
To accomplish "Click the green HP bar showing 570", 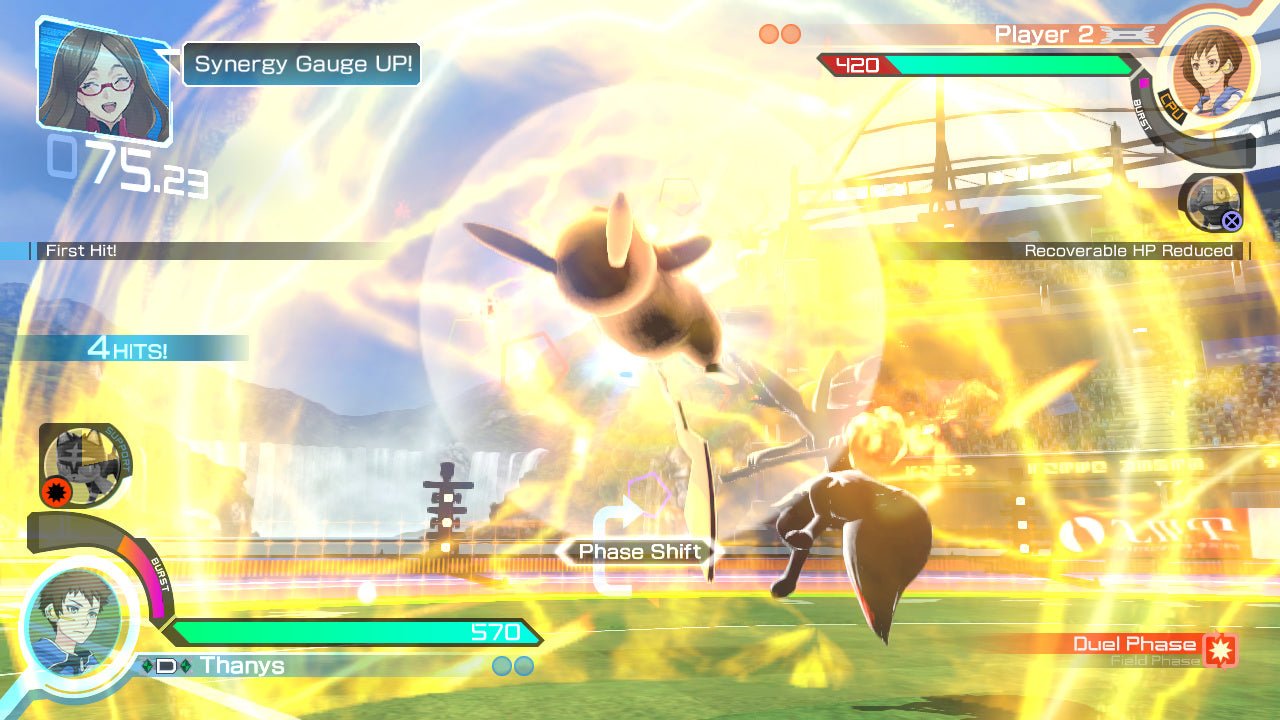I will (x=360, y=633).
